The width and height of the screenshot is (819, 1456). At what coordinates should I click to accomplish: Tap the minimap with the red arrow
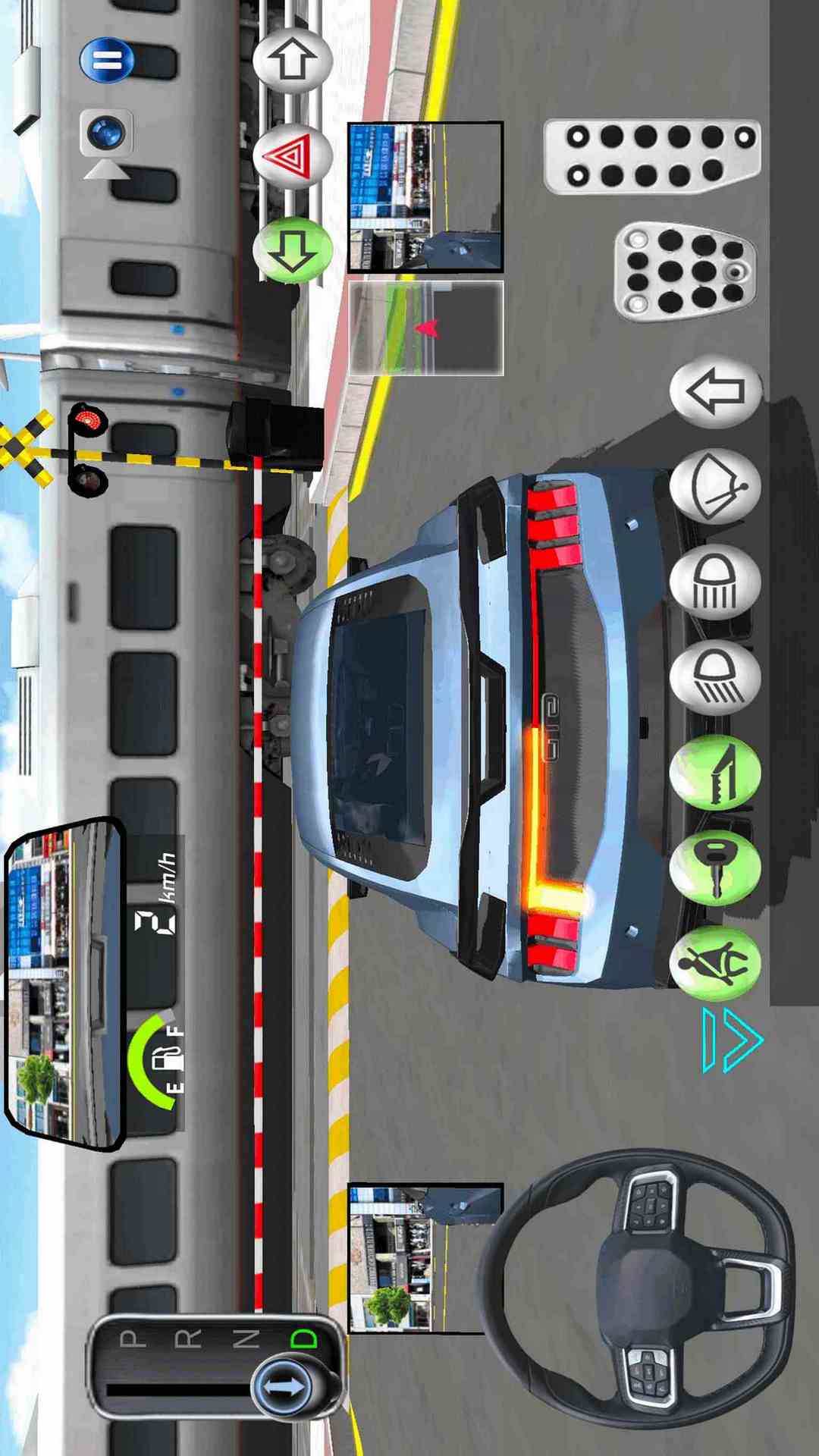pos(425,328)
